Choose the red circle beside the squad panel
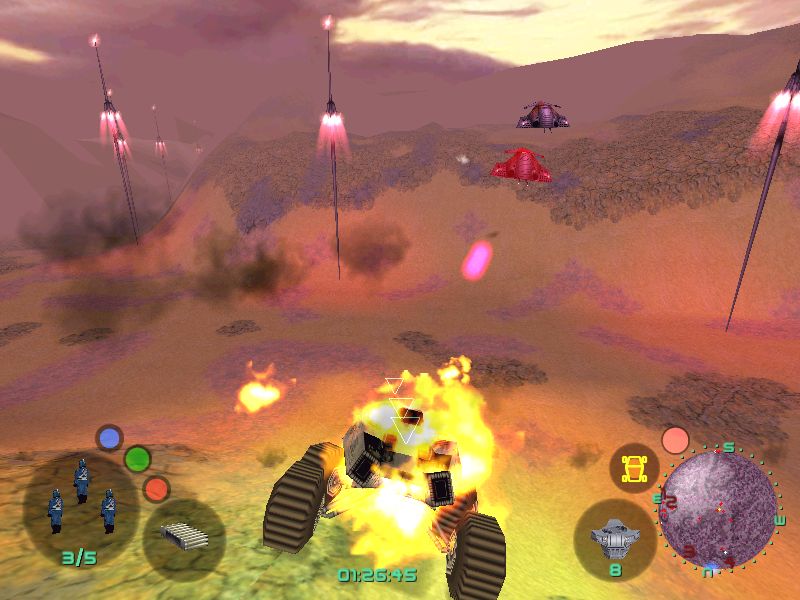The width and height of the screenshot is (800, 600). tap(156, 489)
